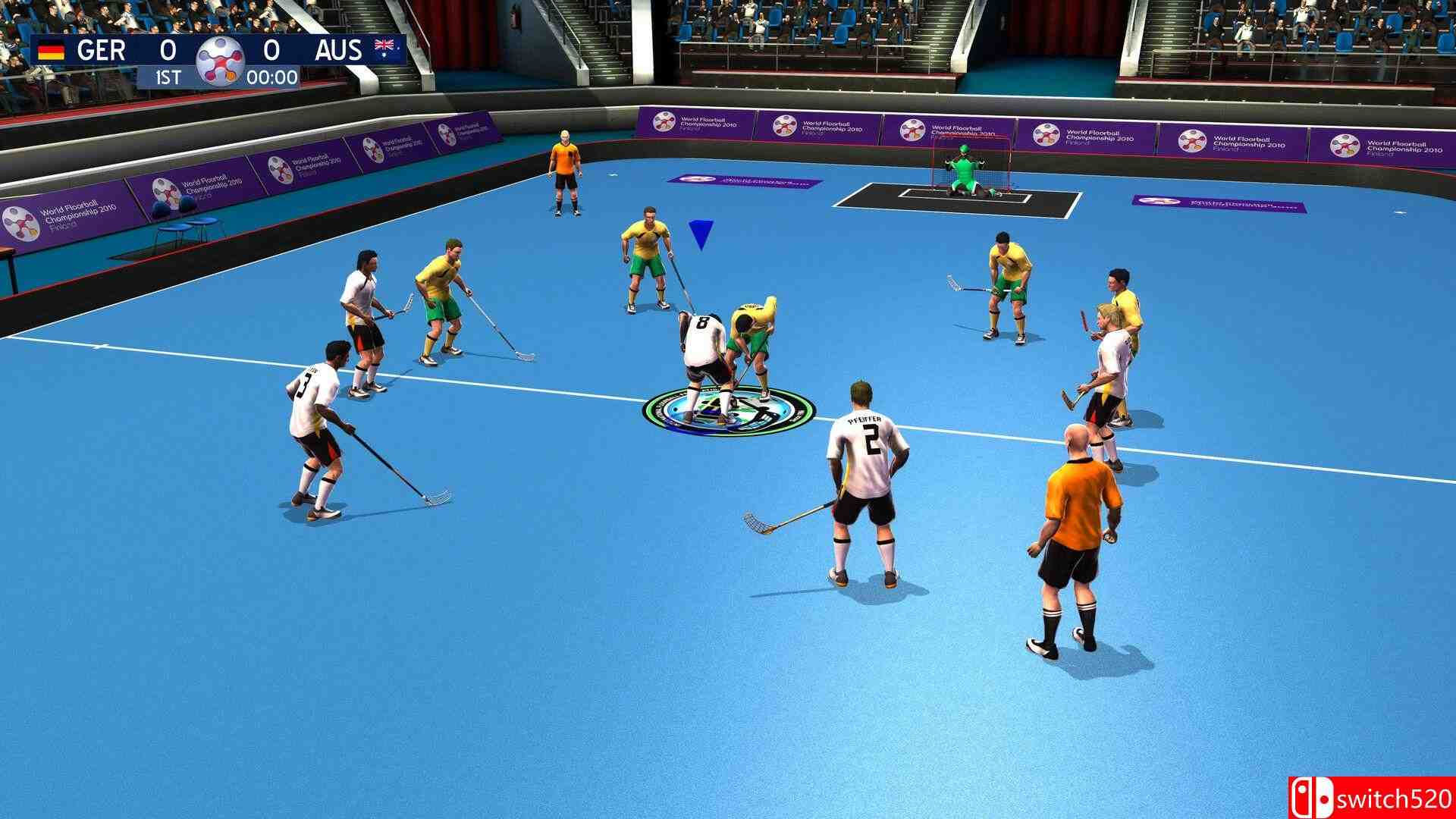
Task: Click the German flag on the scoreboard
Action: pyautogui.click(x=50, y=50)
